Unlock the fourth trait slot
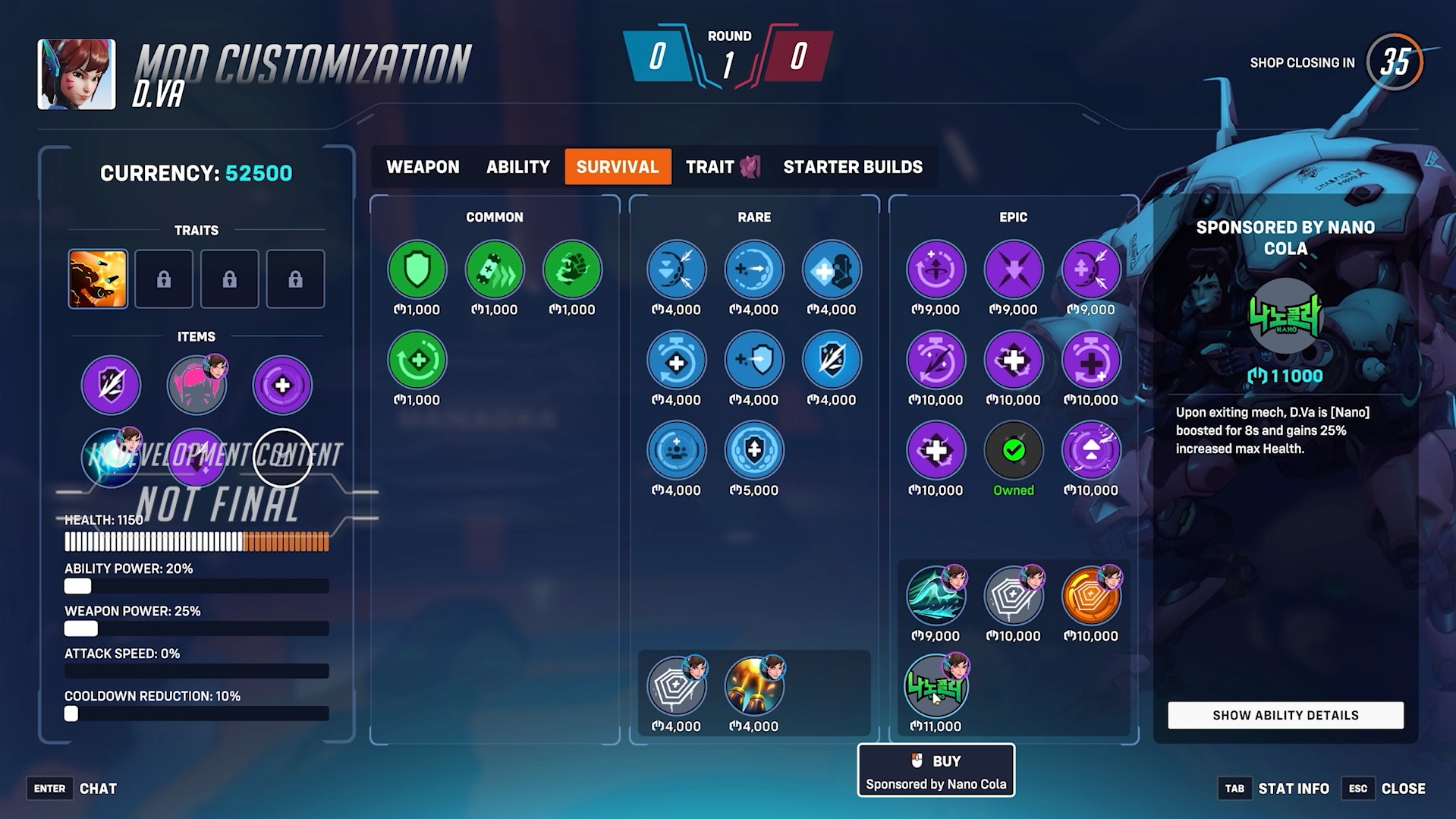This screenshot has height=819, width=1456. pos(296,279)
